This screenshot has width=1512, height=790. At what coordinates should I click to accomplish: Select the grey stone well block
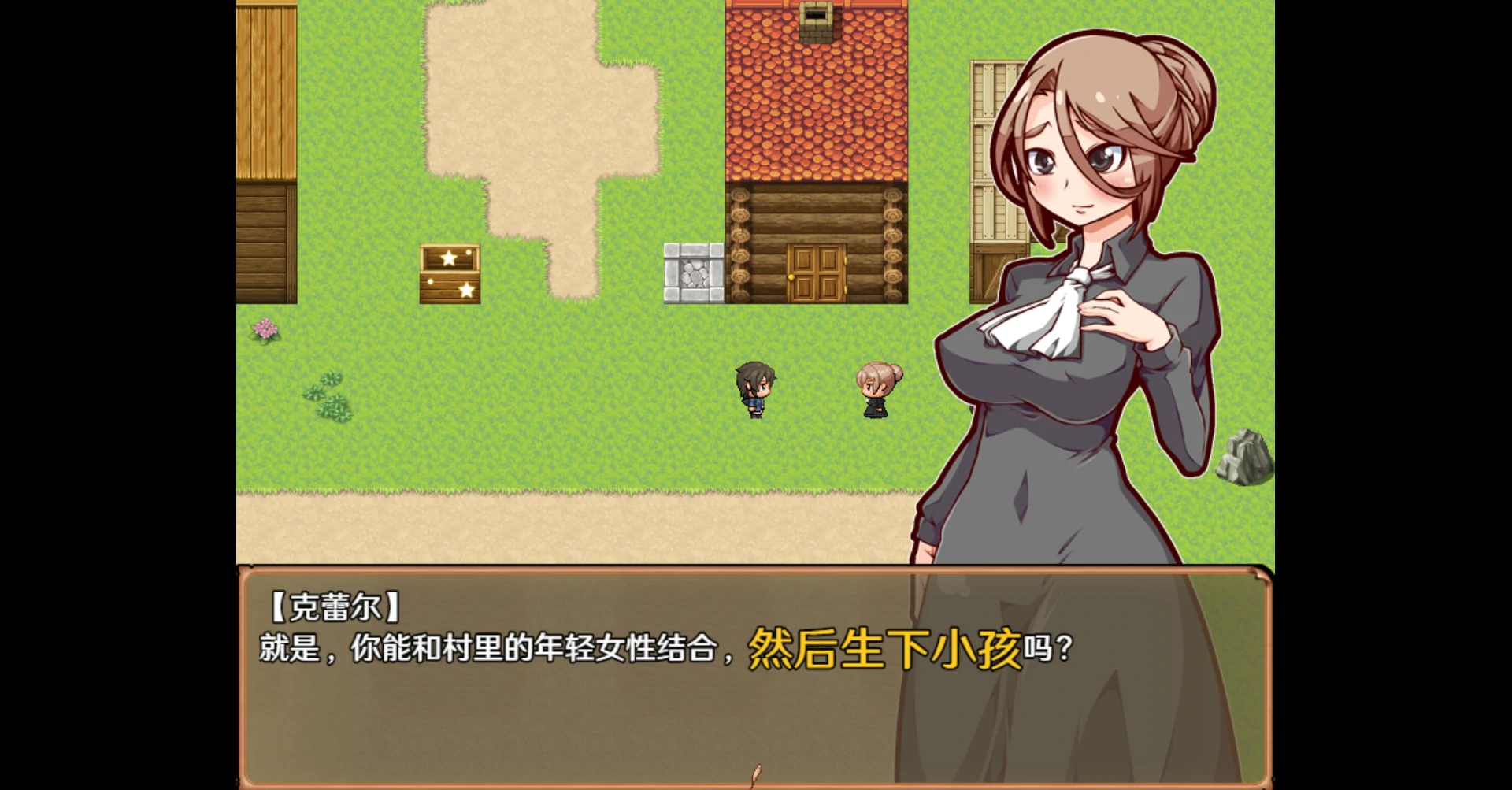pos(694,272)
